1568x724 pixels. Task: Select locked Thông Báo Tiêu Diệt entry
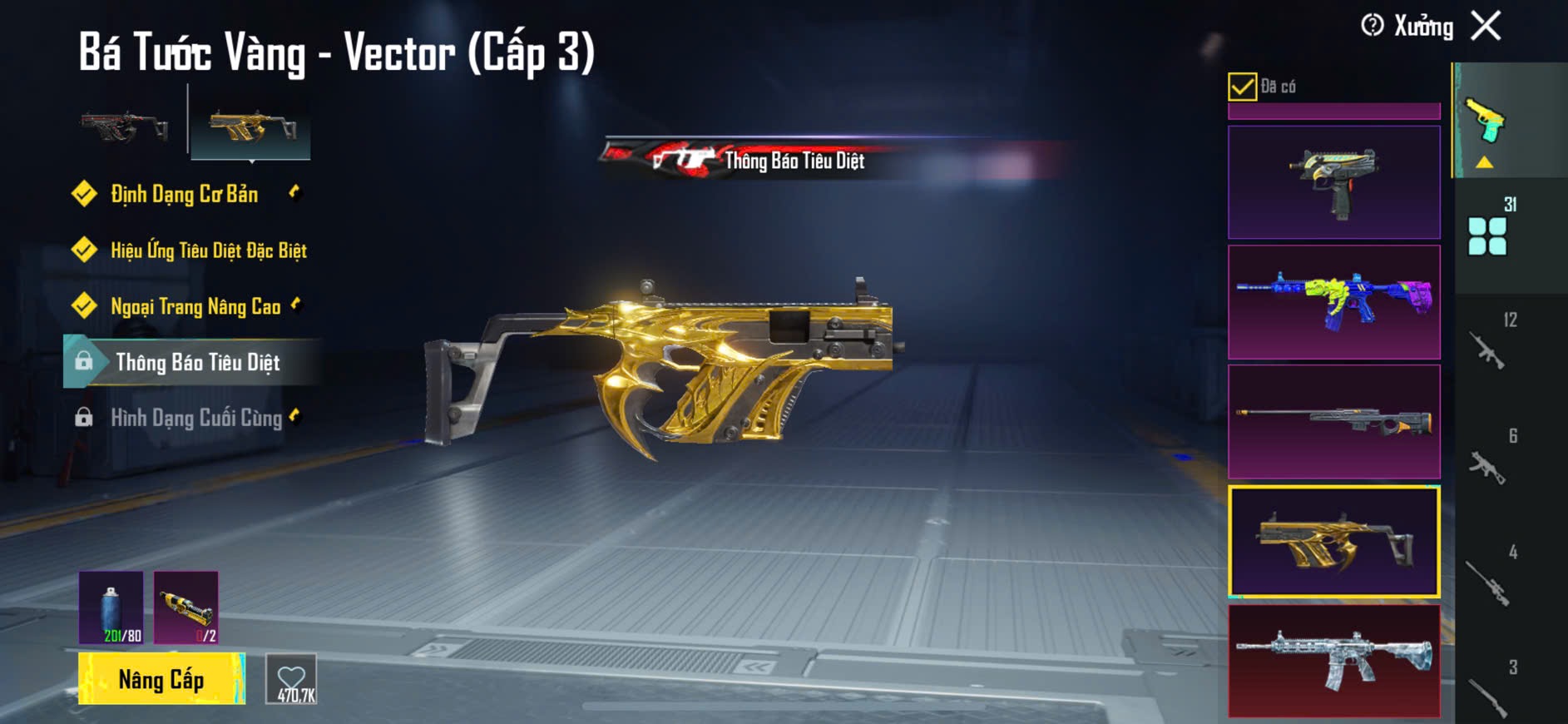197,363
